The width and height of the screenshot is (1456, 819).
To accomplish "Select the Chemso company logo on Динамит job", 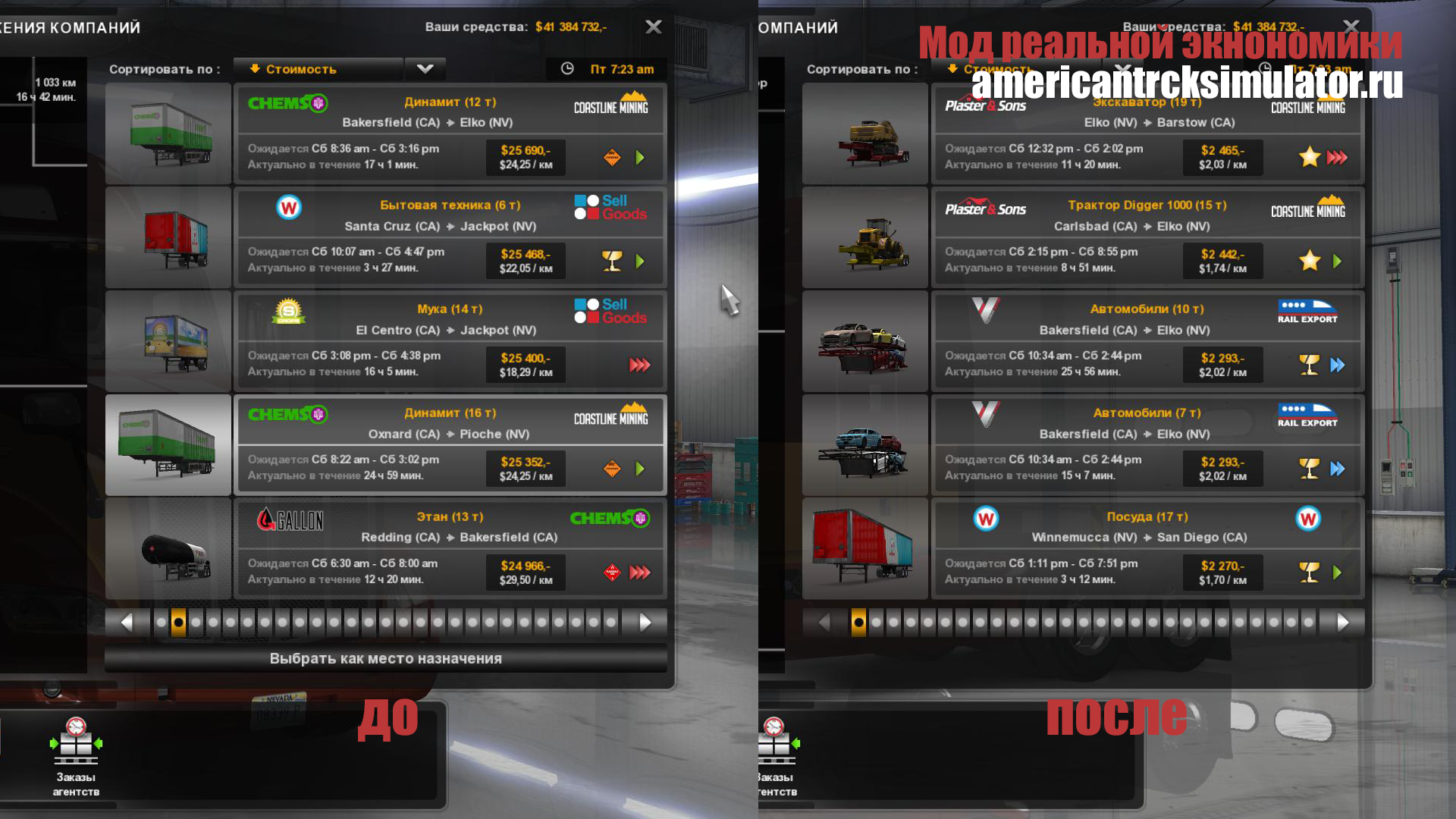I will point(288,104).
